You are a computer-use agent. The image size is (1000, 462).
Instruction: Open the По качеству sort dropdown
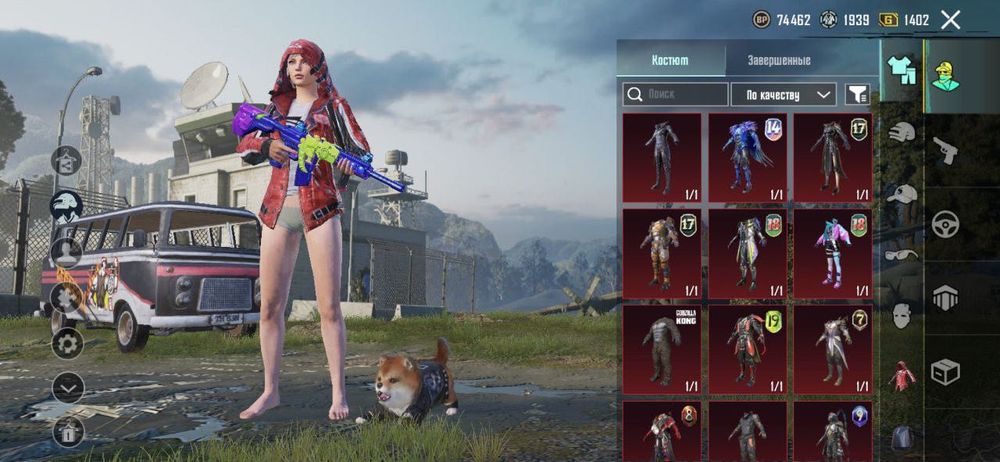[783, 94]
